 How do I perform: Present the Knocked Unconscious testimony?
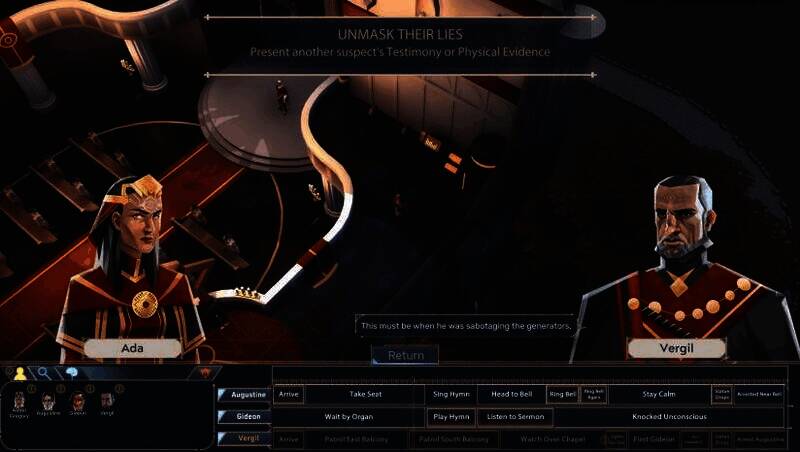pyautogui.click(x=659, y=416)
